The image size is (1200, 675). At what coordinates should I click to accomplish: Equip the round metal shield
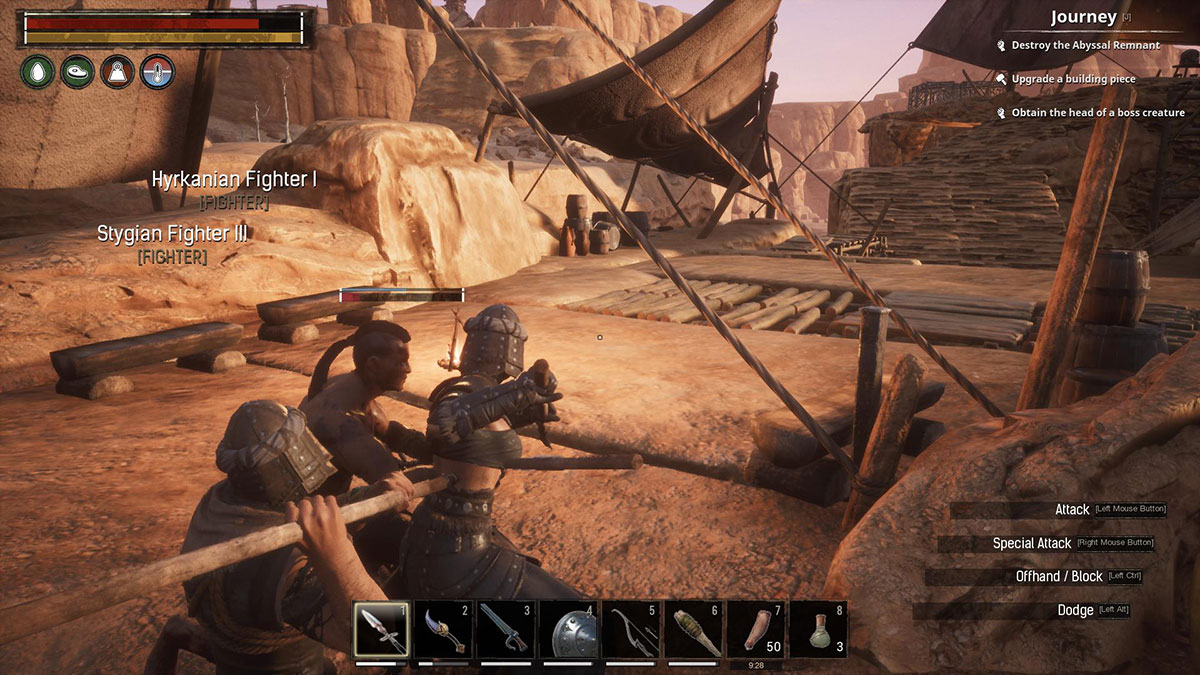point(568,629)
